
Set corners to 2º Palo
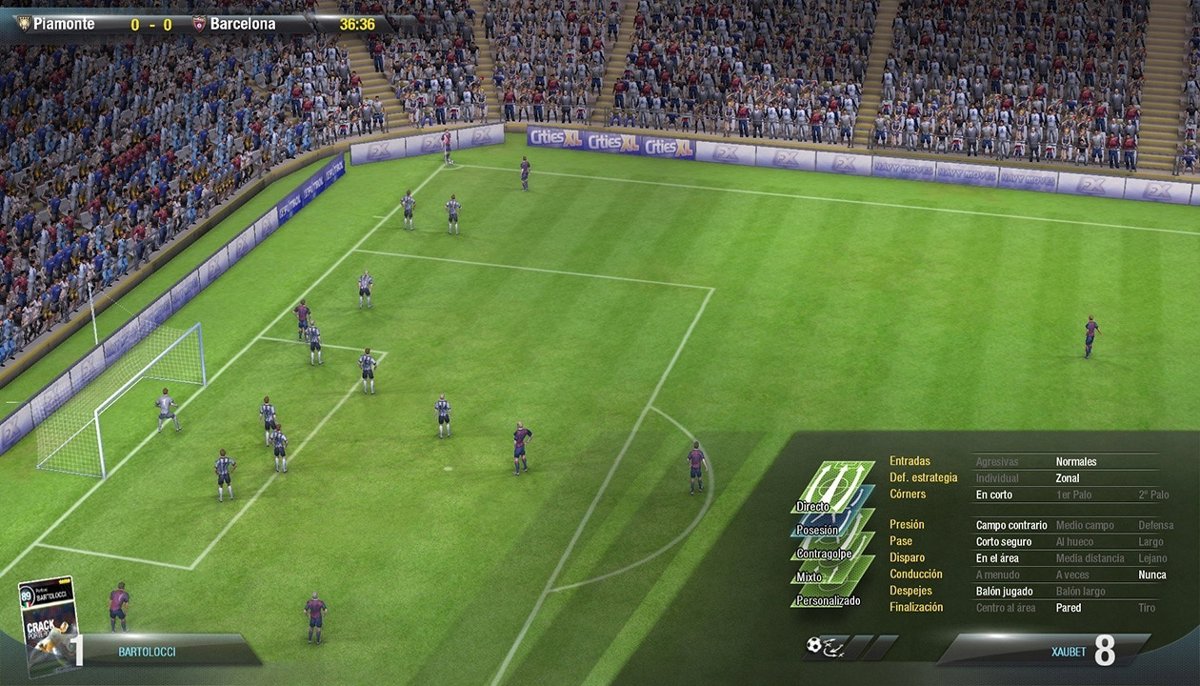(1152, 495)
